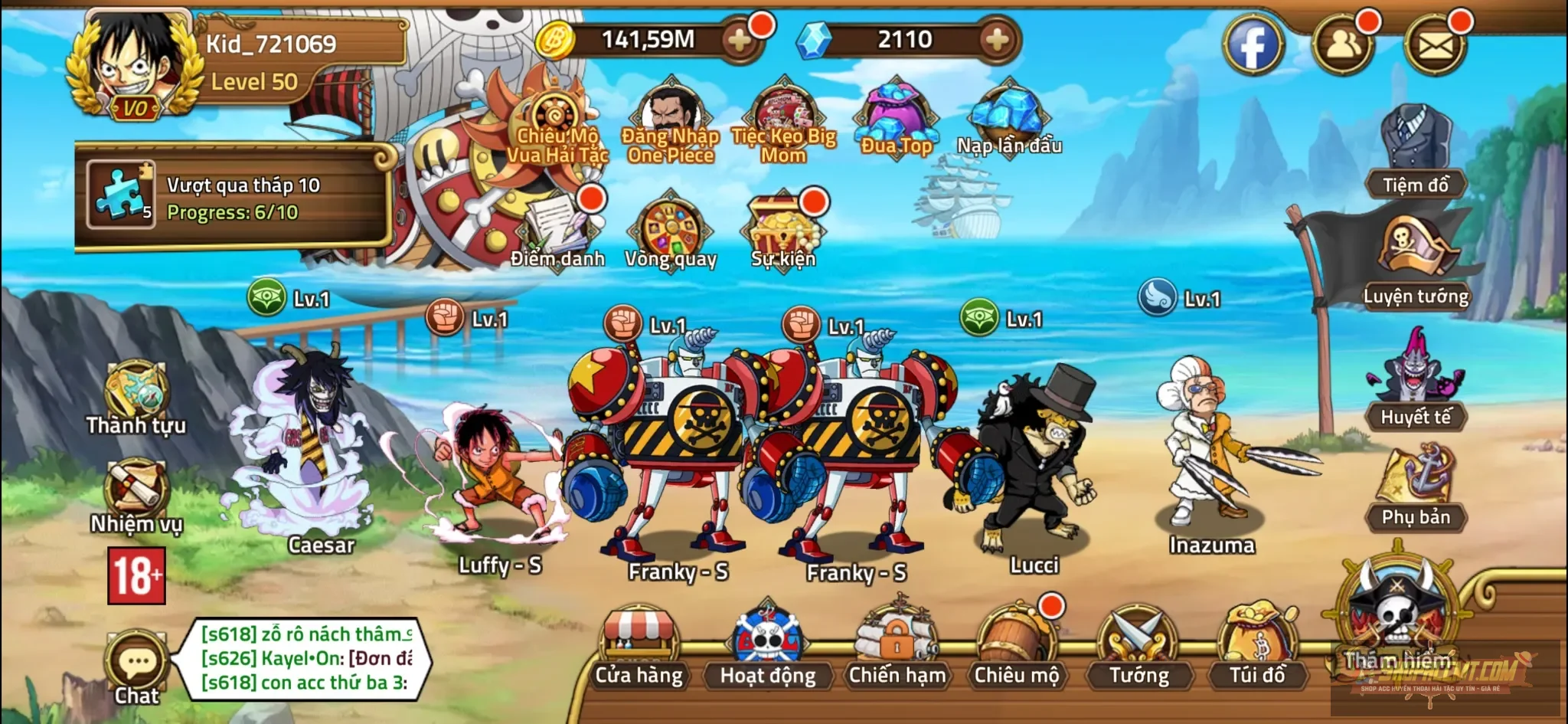Open the Điểm danh check-in

[x=557, y=228]
